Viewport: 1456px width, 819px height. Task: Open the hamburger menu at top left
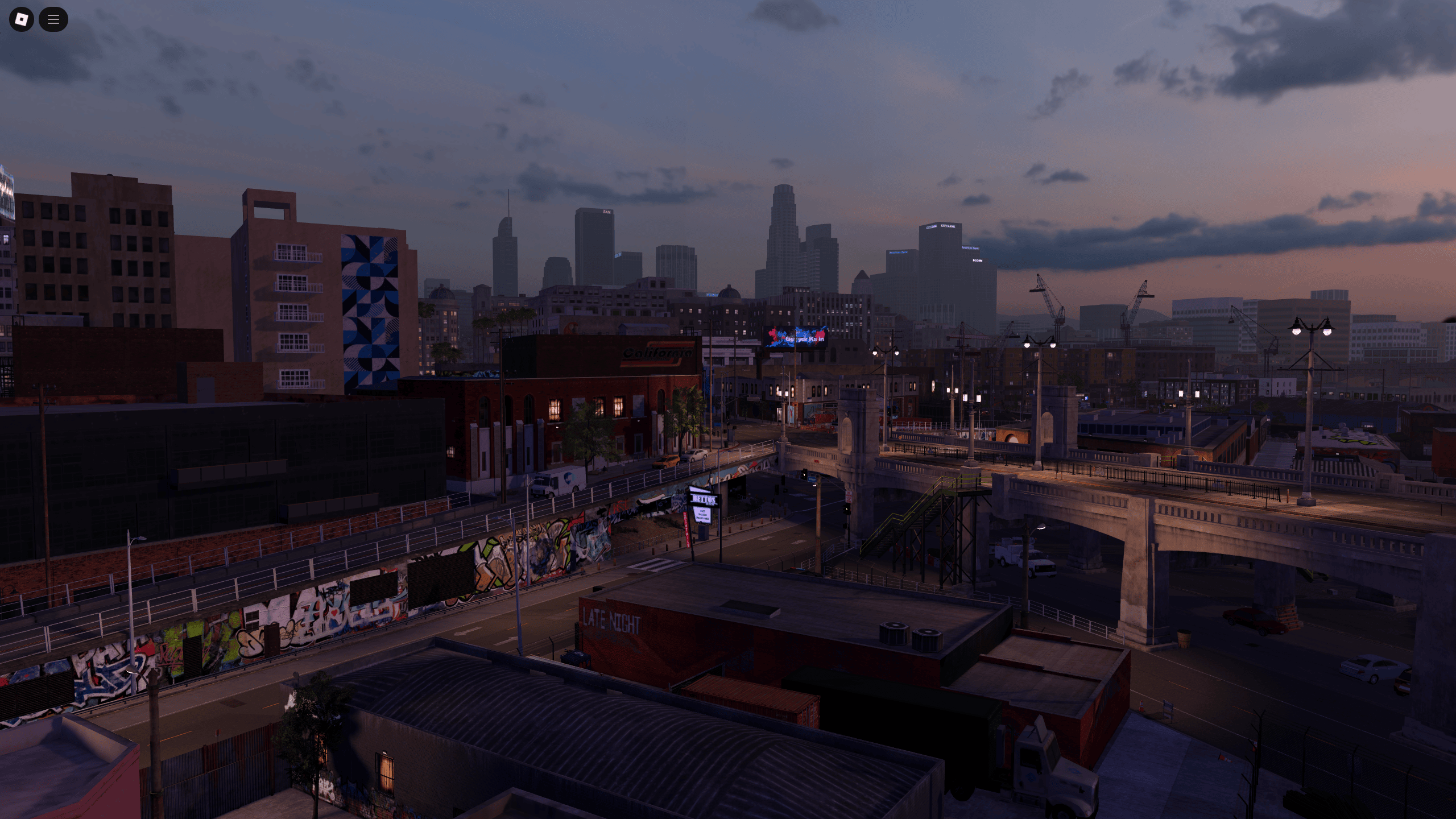[53, 19]
